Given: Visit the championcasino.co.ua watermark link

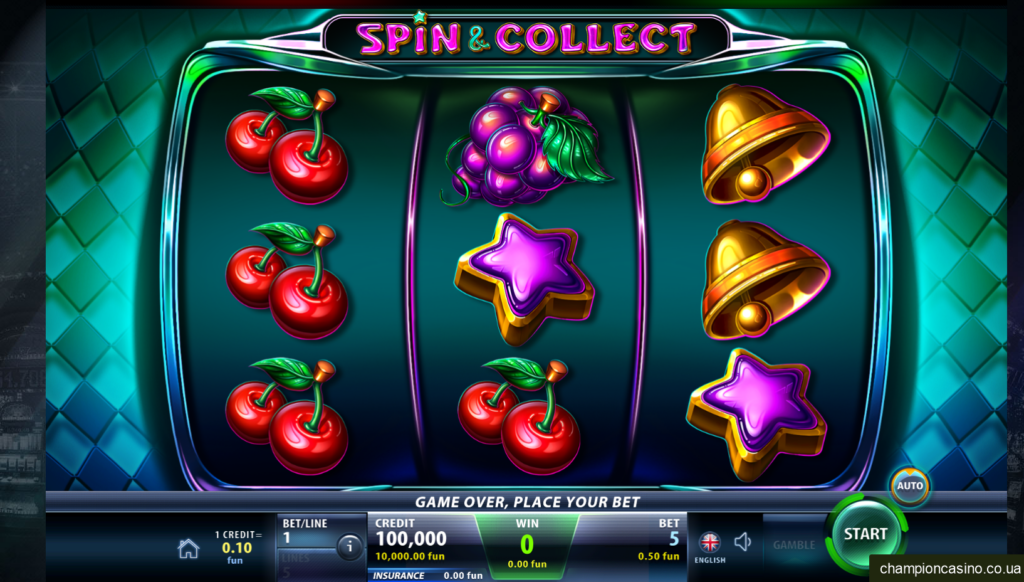Looking at the screenshot, I should click(946, 568).
